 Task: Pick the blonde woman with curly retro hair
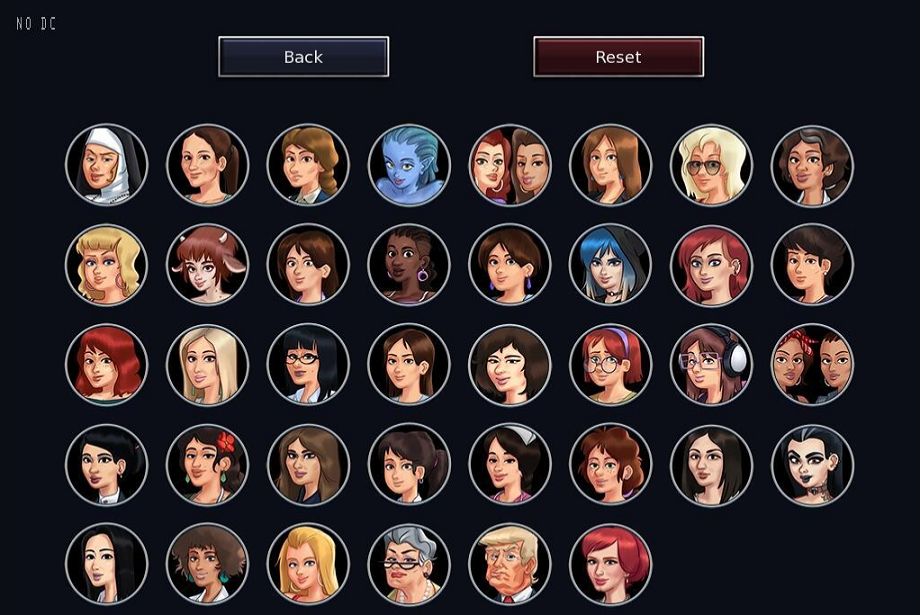pyautogui.click(x=107, y=265)
